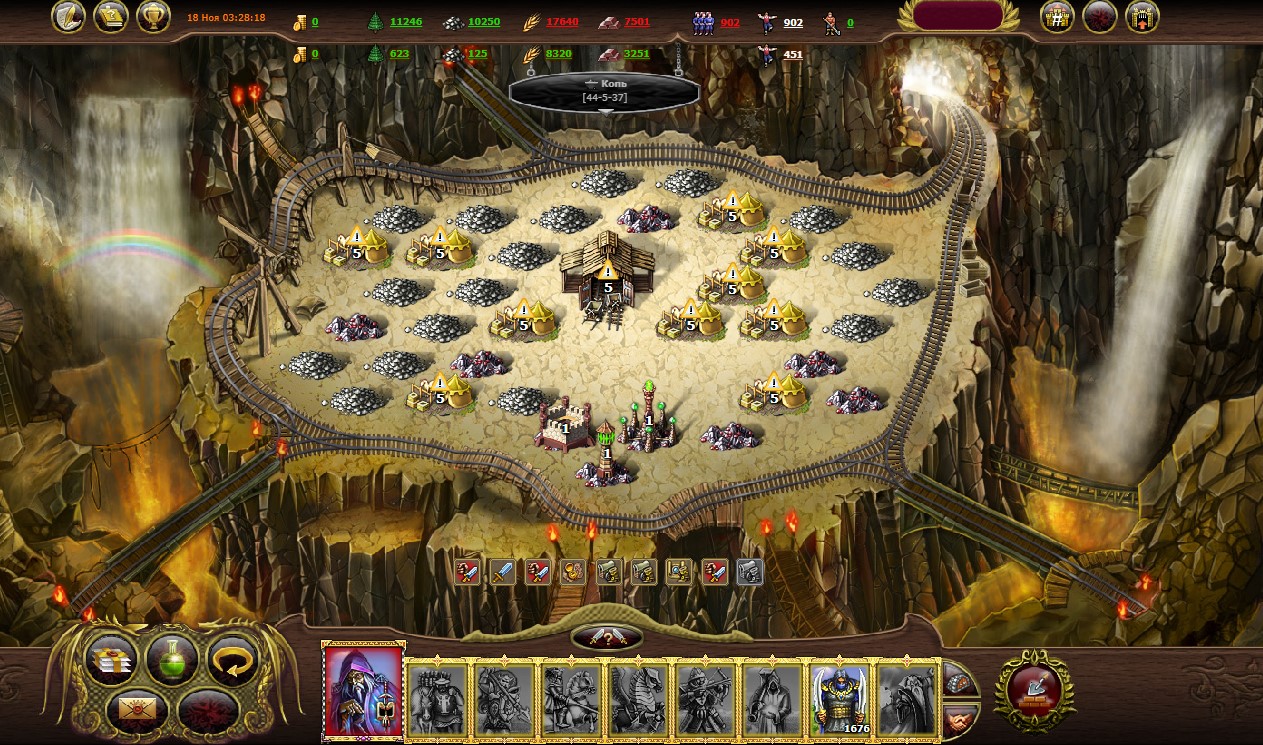The image size is (1263, 745).
Task: Click the crossed swords question mark button
Action: coord(607,638)
